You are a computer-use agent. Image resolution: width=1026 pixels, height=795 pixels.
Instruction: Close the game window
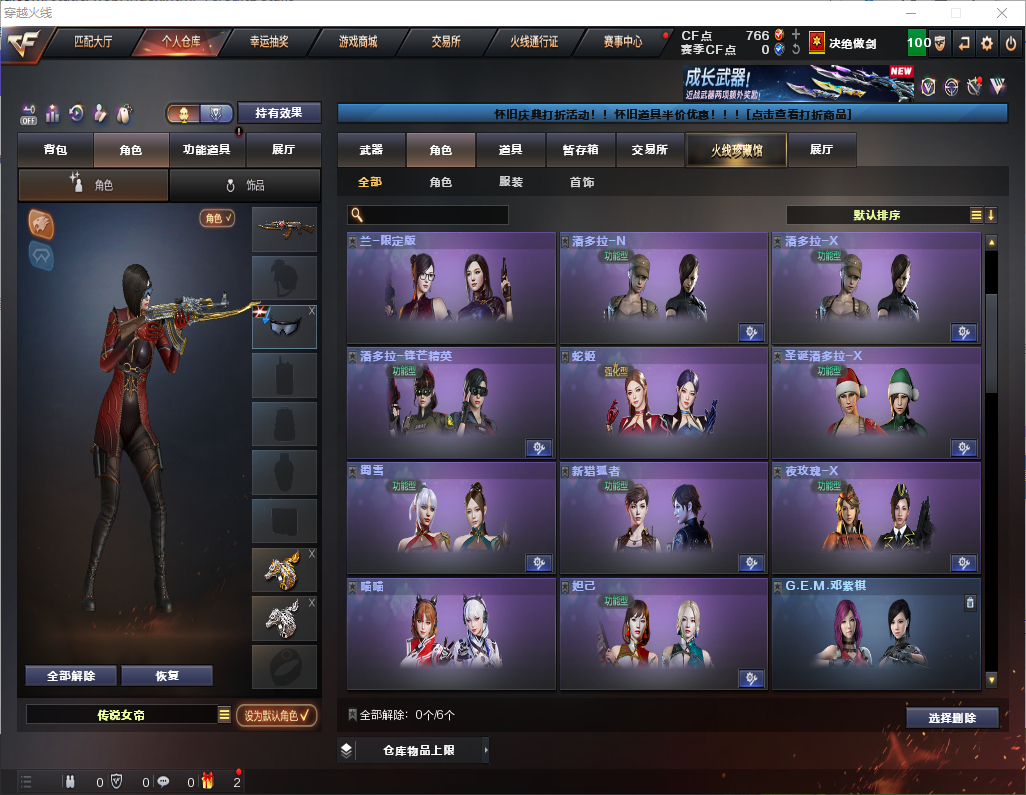[x=1001, y=13]
